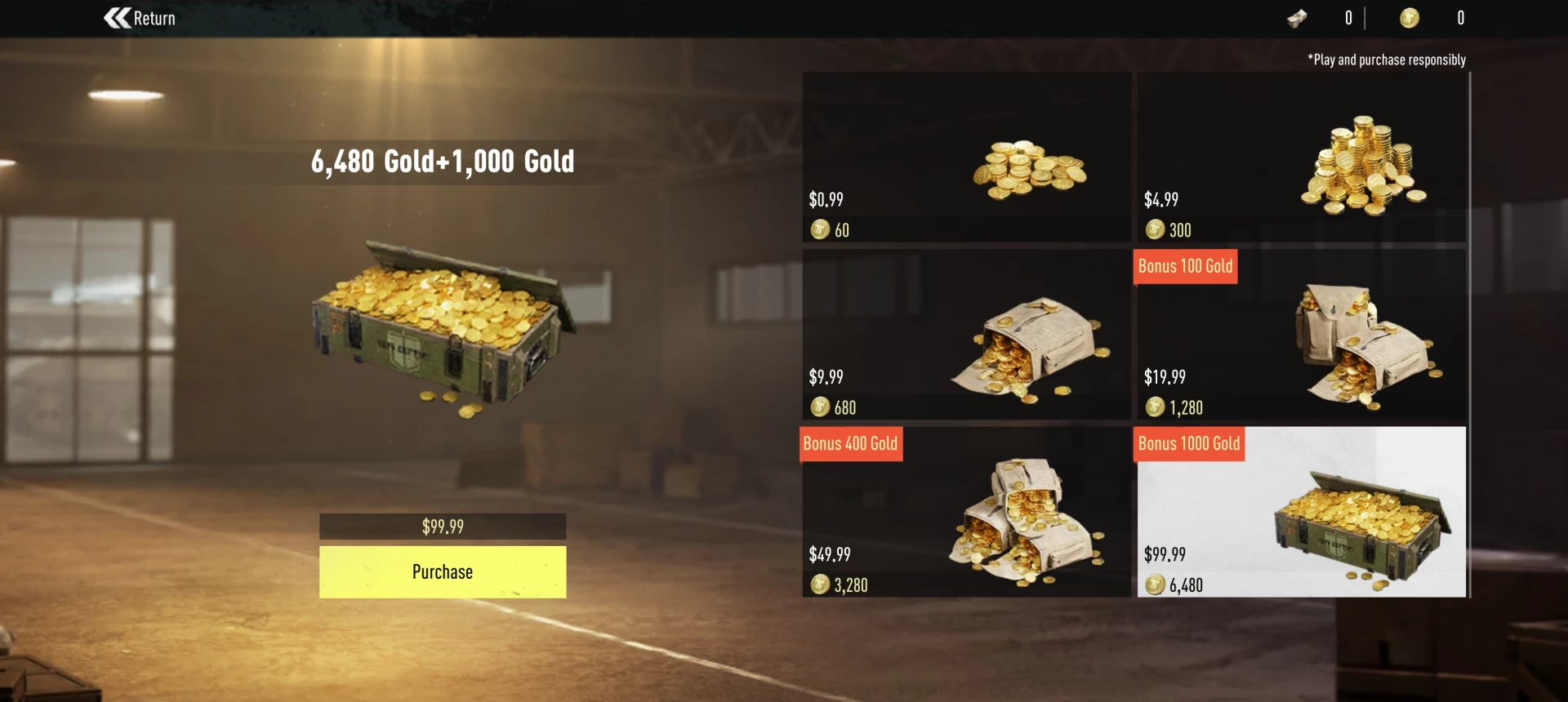Click the gold coin currency icon
The image size is (1568, 702).
click(x=1409, y=18)
